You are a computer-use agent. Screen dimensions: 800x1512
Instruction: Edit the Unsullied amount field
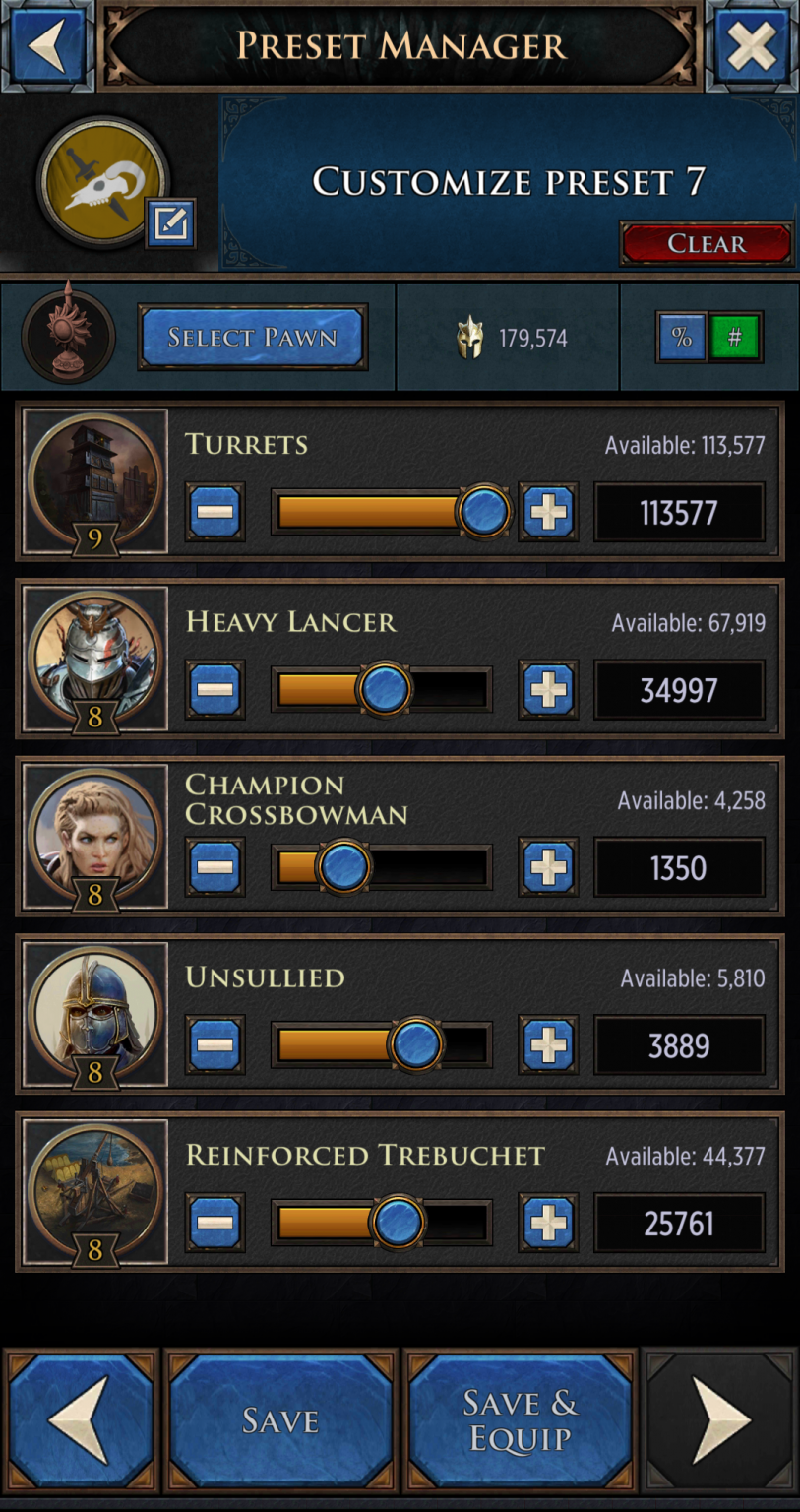point(678,1045)
